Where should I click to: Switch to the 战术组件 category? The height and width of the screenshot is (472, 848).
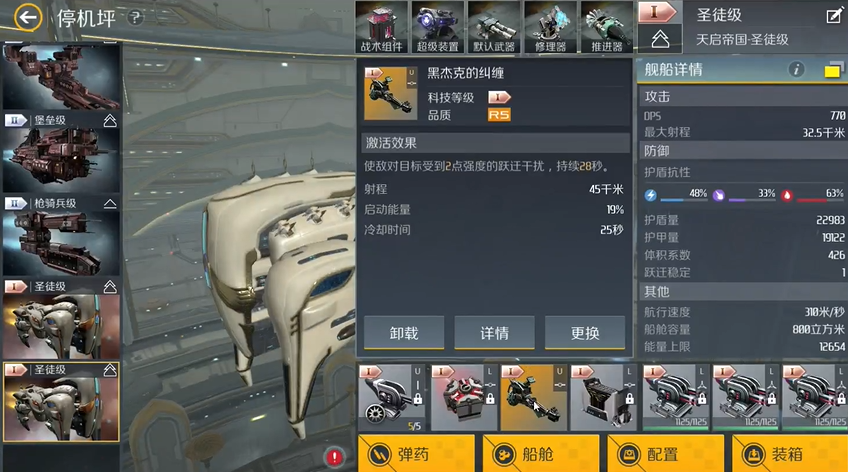coord(385,27)
